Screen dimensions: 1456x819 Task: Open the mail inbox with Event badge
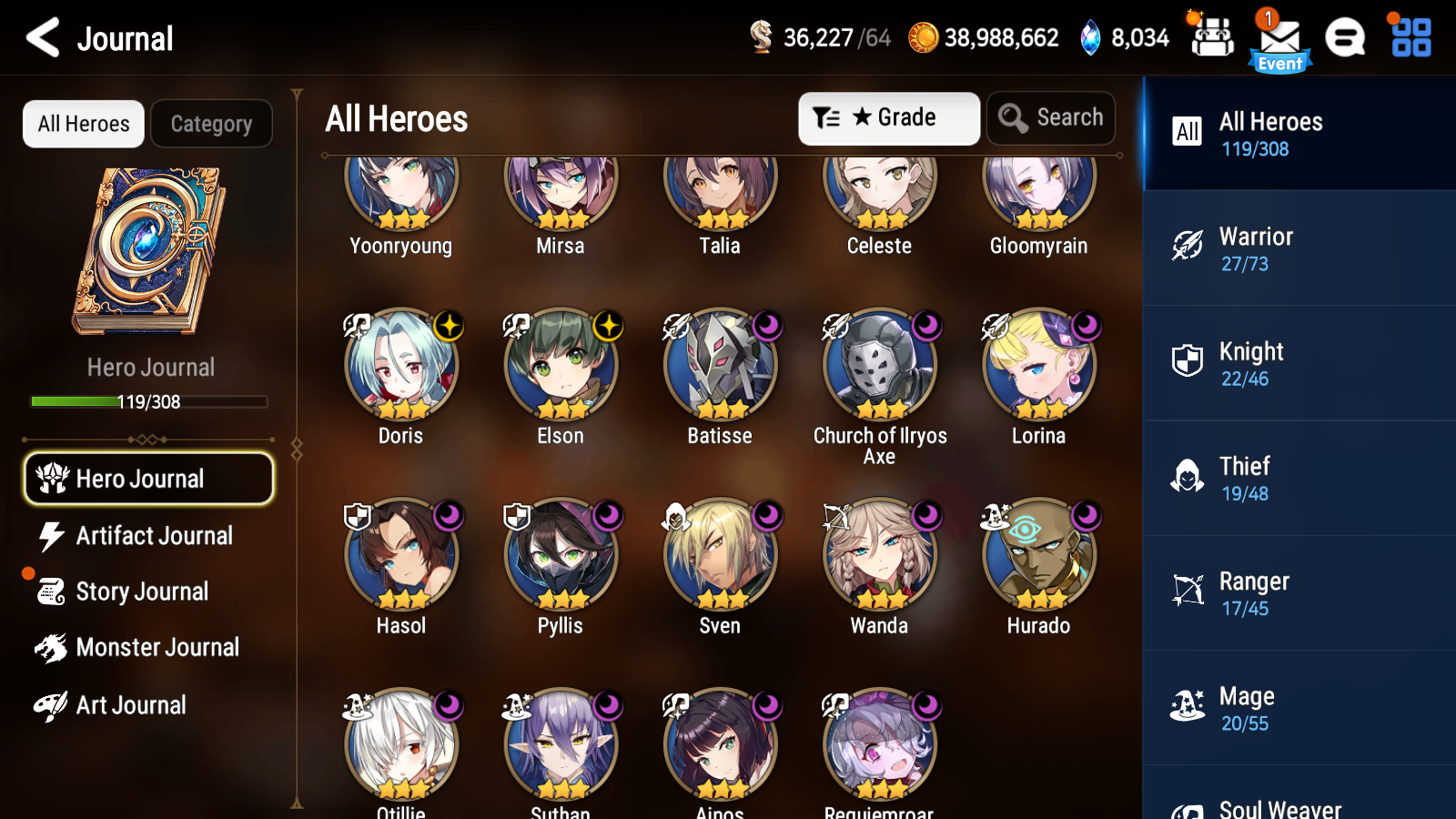[1278, 38]
